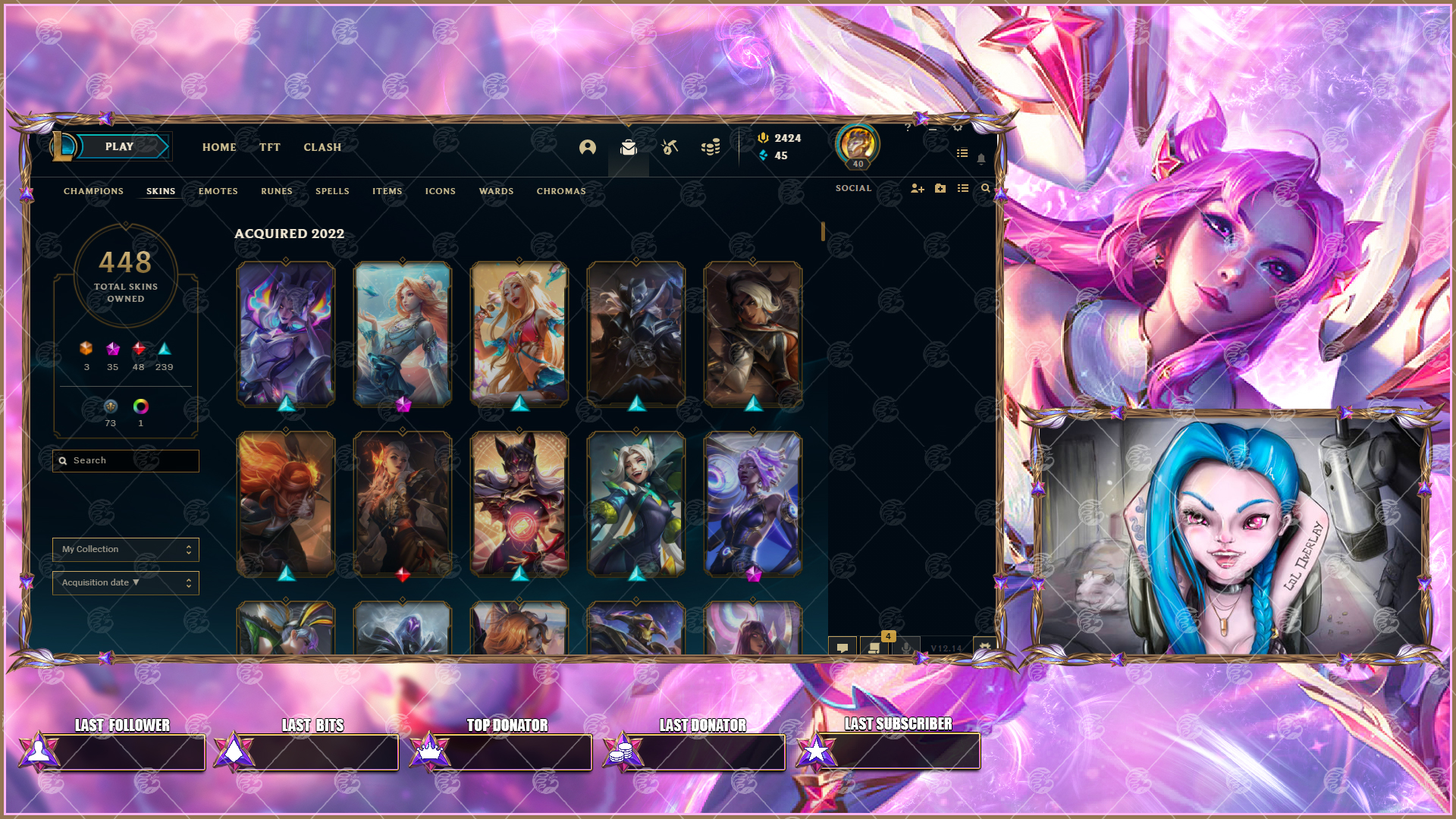Image resolution: width=1456 pixels, height=819 pixels.
Task: Open the voice chat microphone icon
Action: [x=907, y=648]
